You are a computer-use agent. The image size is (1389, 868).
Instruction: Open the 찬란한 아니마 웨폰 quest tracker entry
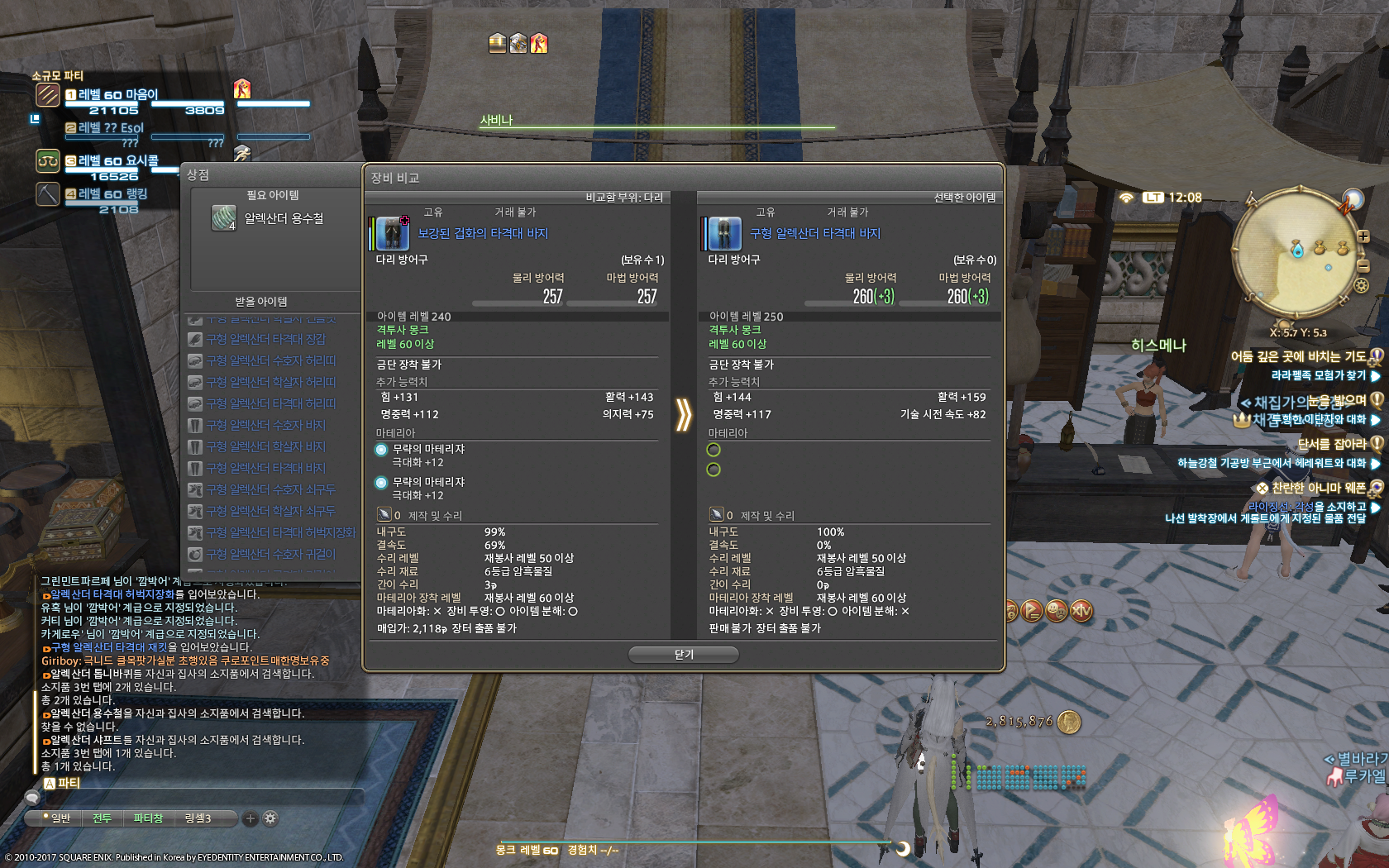coord(1318,488)
